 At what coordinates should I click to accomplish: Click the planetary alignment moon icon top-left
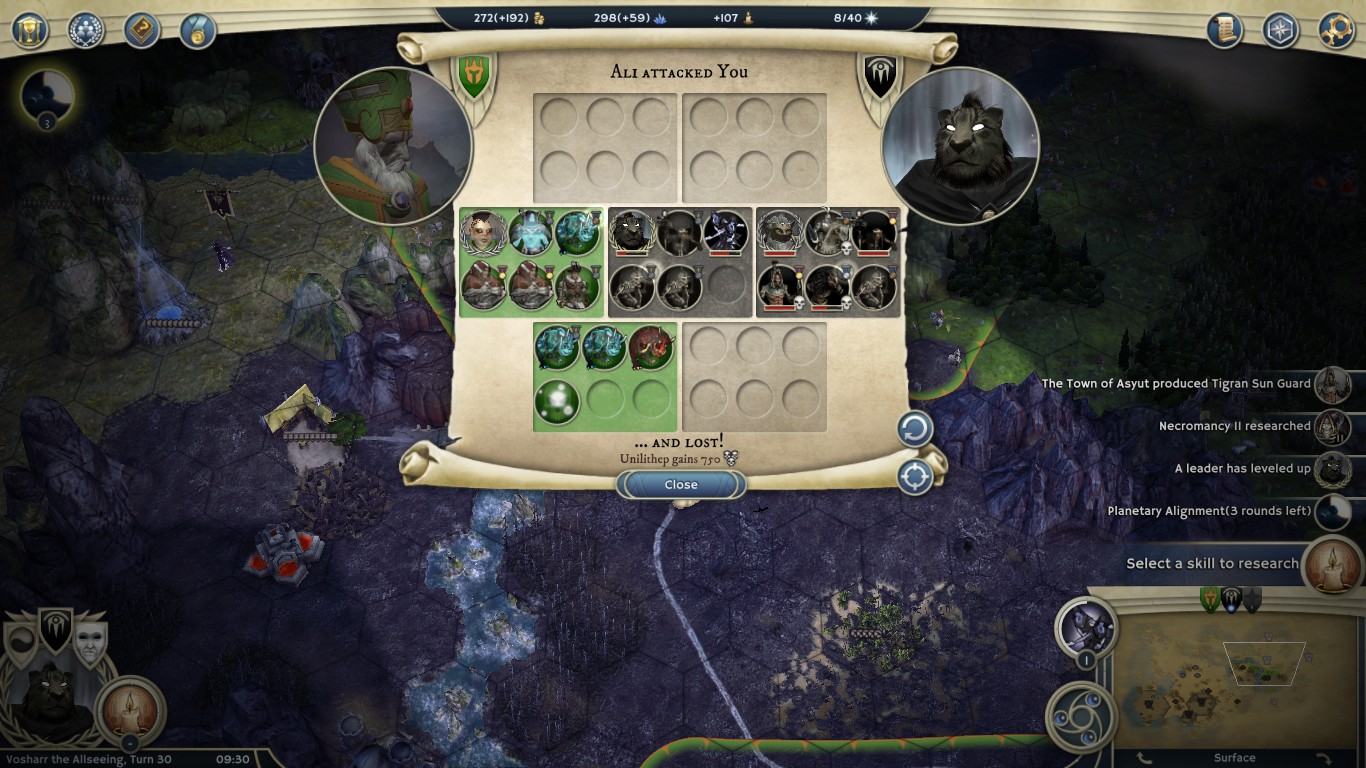coord(46,96)
